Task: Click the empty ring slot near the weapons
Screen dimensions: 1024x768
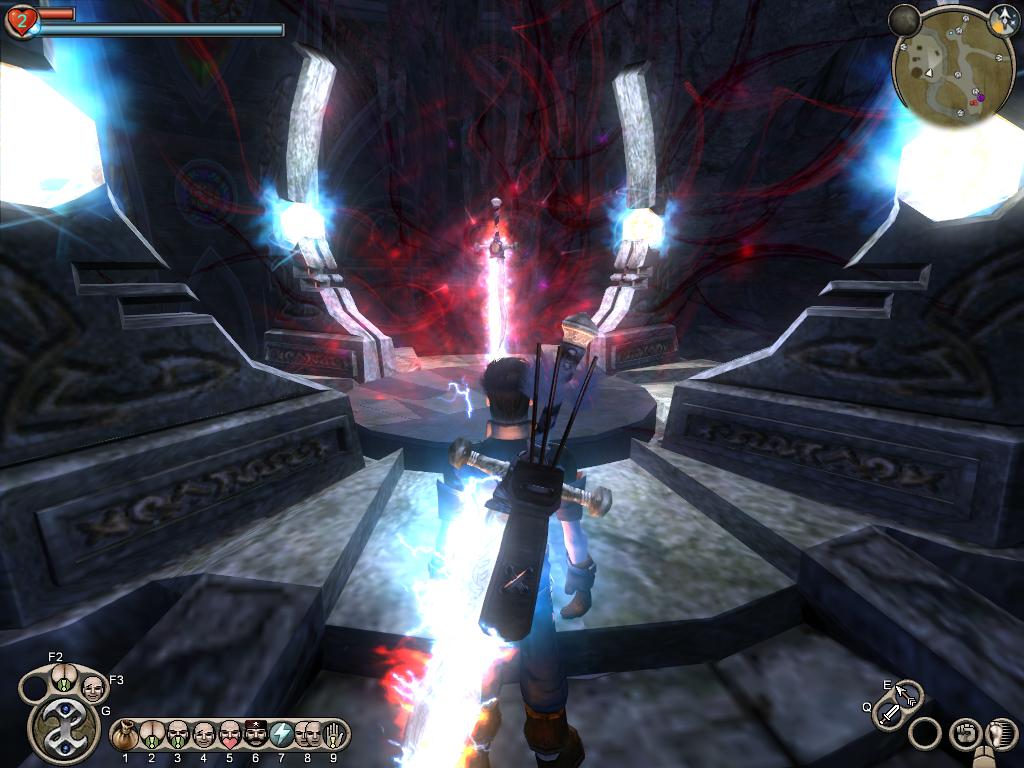Action: [x=925, y=734]
